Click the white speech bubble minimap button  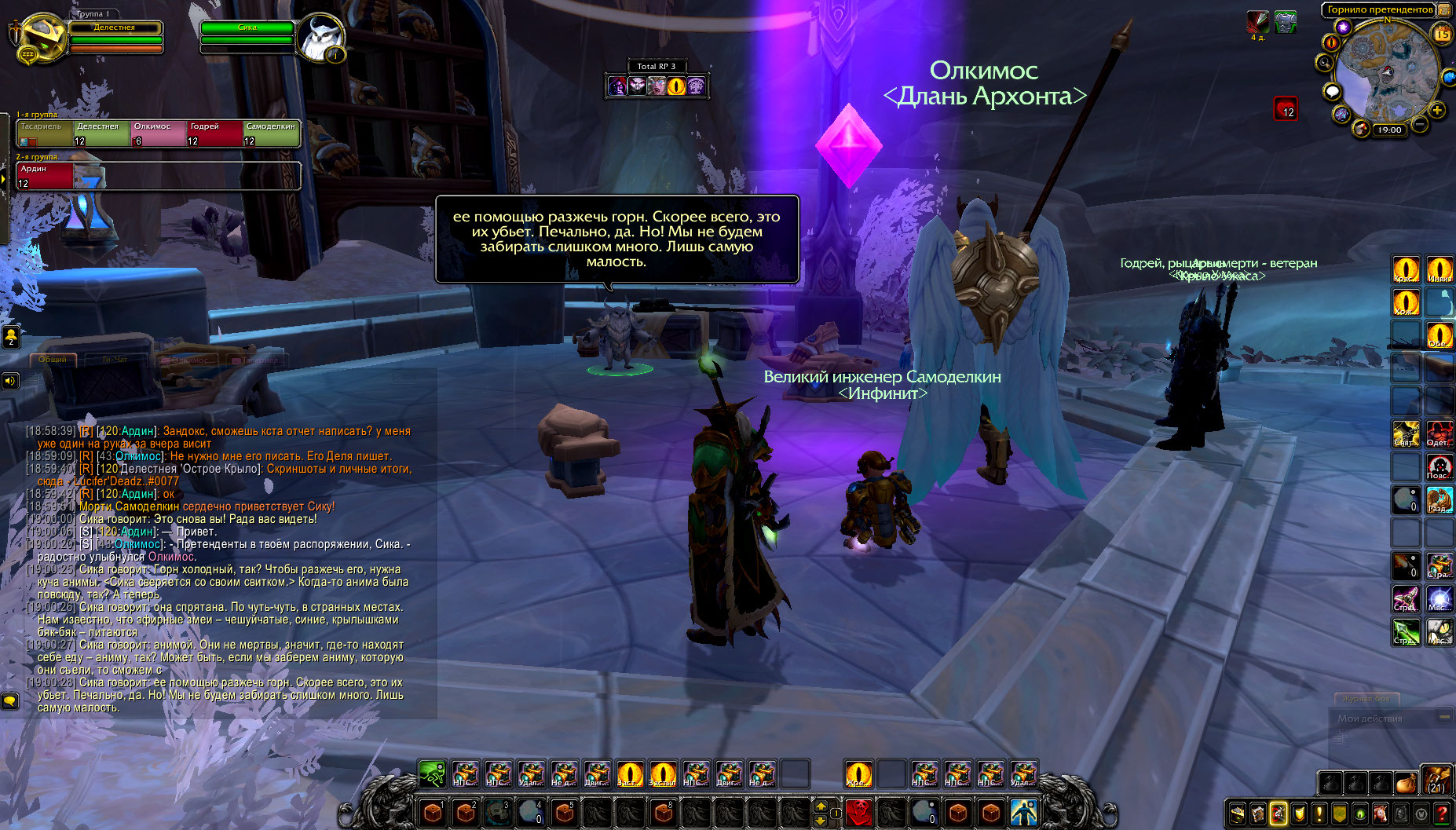(x=1332, y=92)
